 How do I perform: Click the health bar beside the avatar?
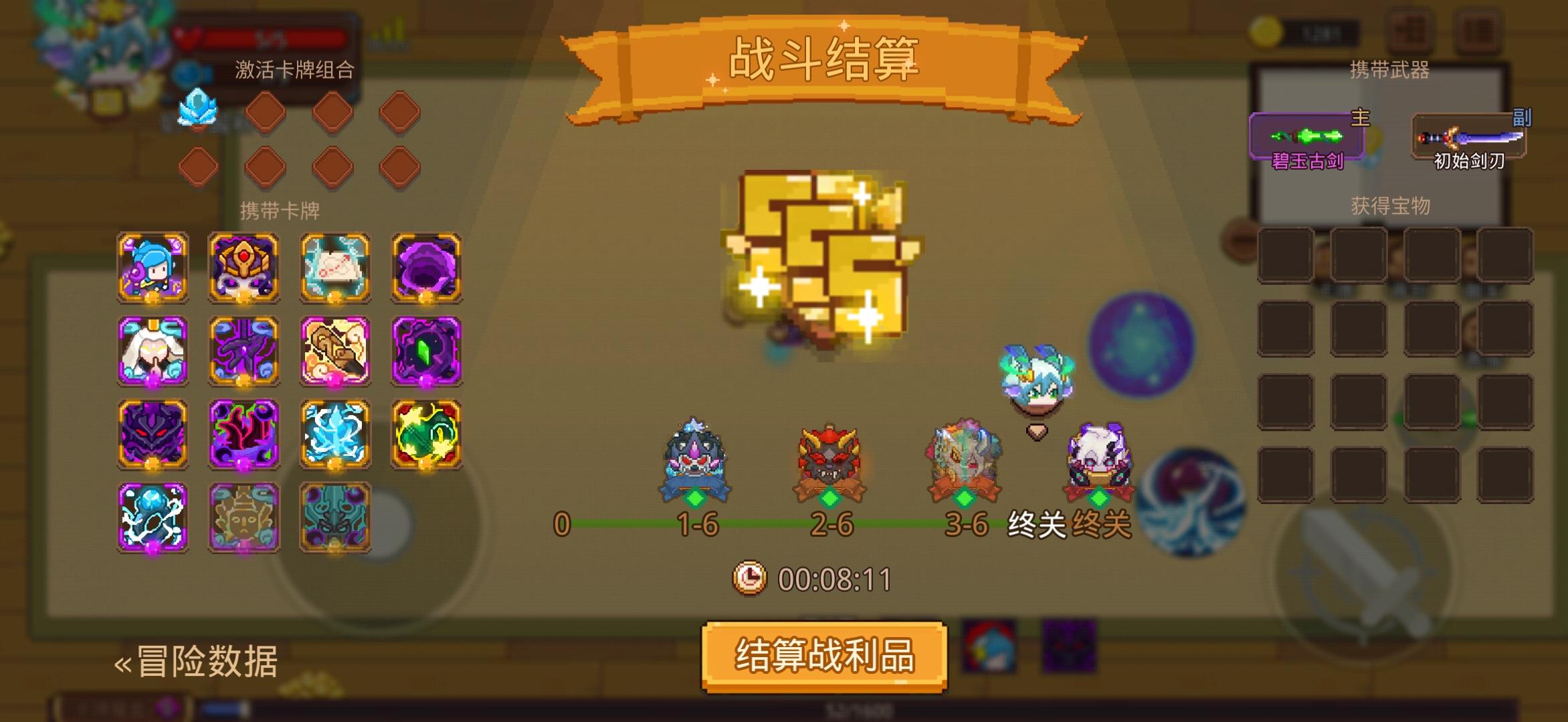click(261, 35)
